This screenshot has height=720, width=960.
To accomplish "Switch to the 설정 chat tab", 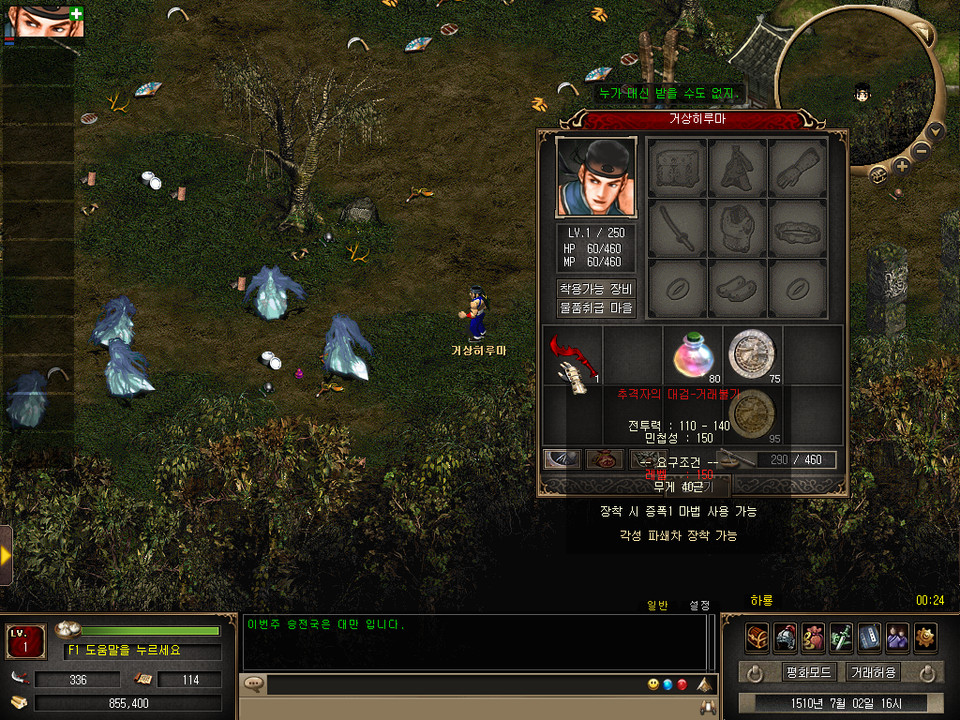I will pos(699,605).
